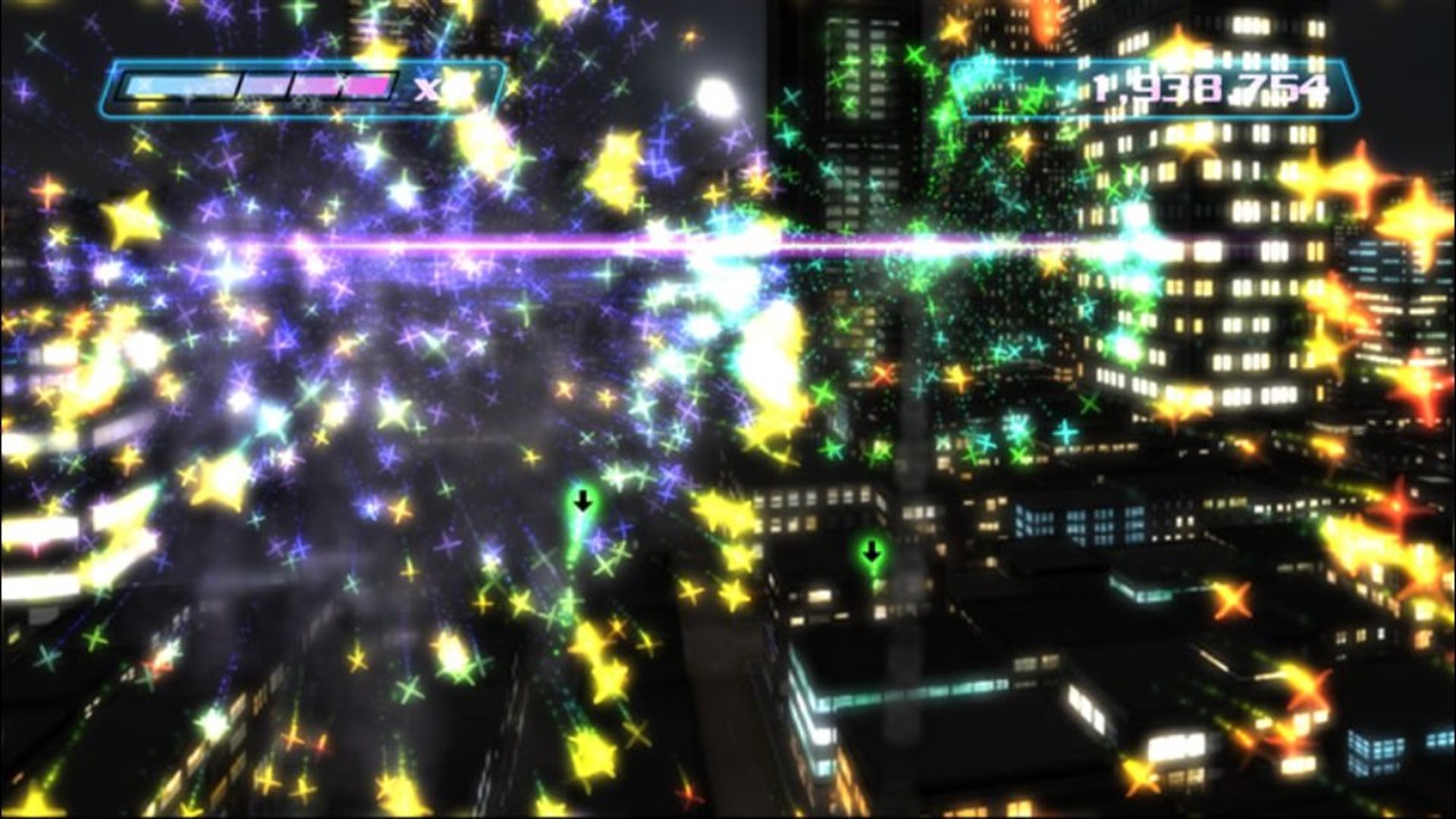Click the pink x multiplier symbol

(x=426, y=90)
